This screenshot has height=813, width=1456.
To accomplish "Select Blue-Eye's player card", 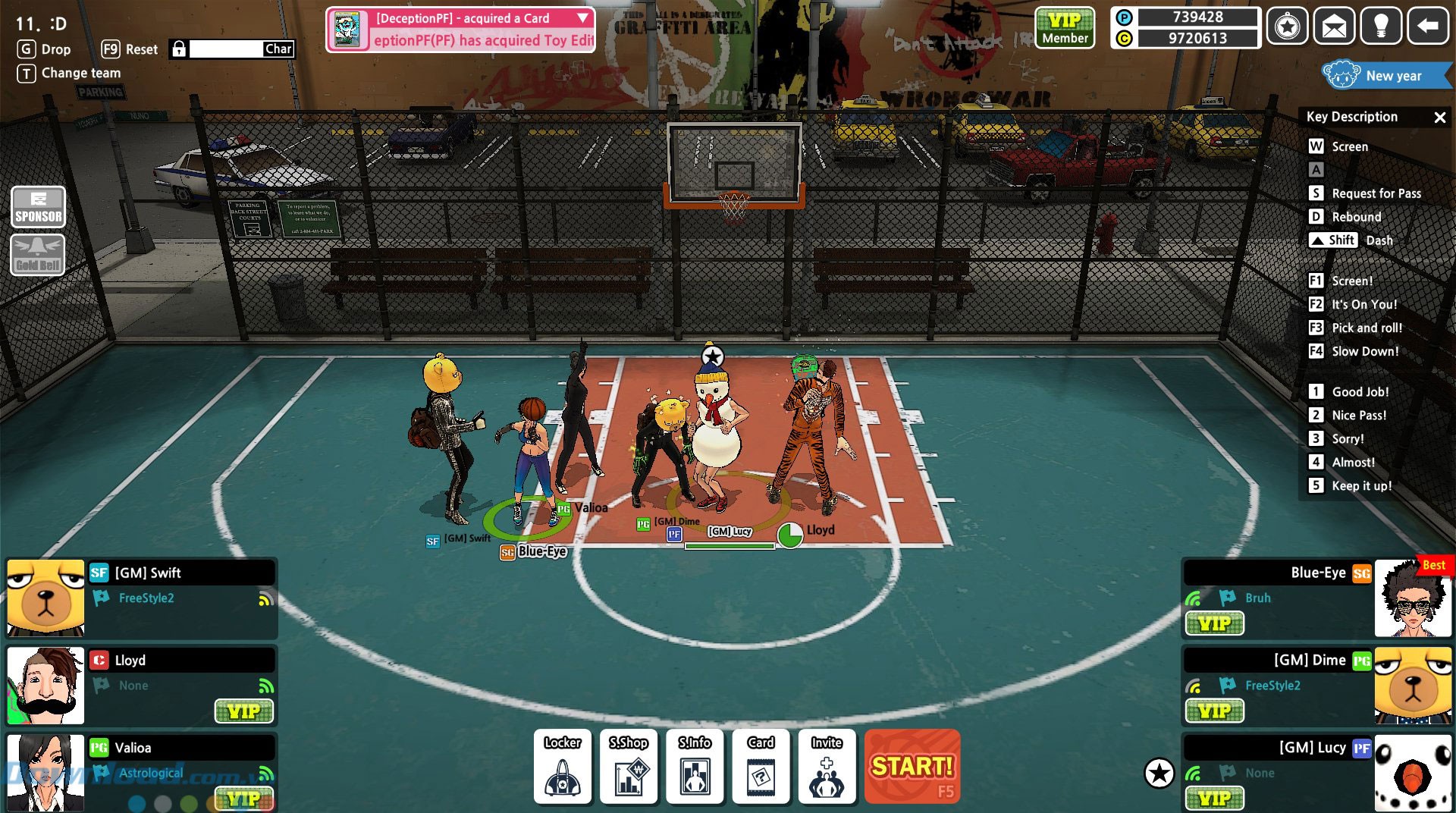I will 1316,598.
